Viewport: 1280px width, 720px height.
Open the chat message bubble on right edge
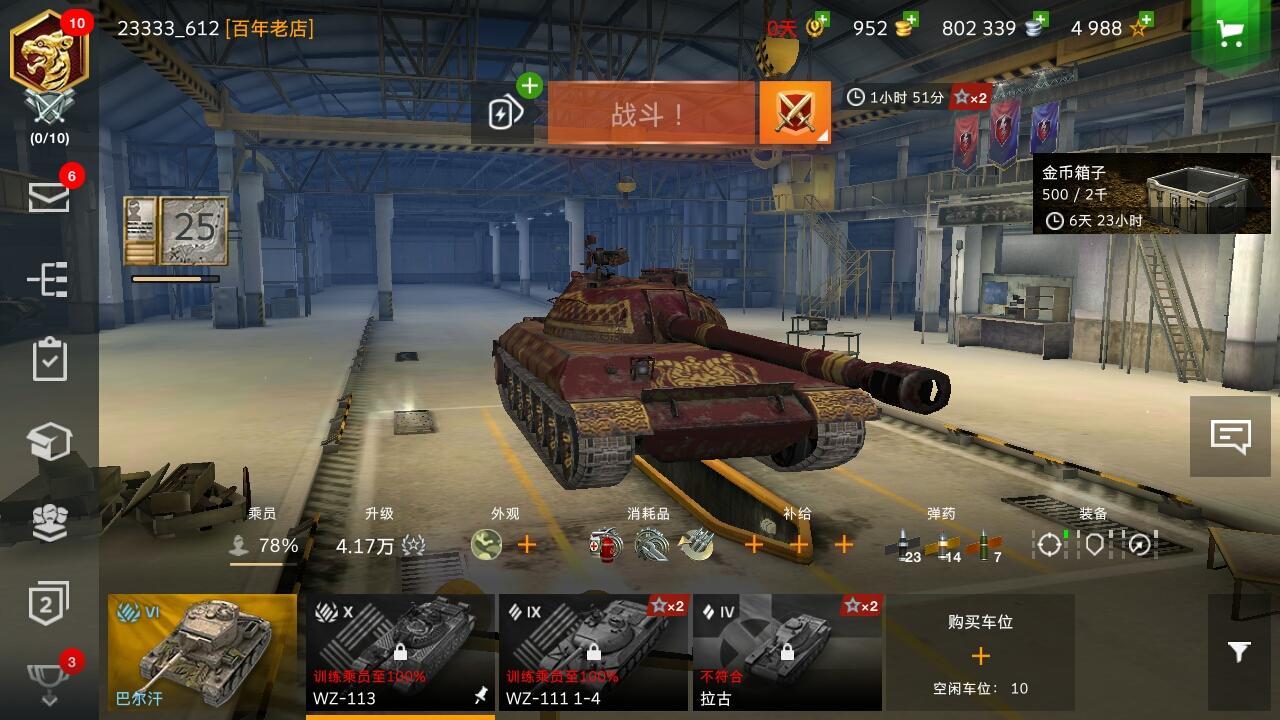[x=1232, y=434]
